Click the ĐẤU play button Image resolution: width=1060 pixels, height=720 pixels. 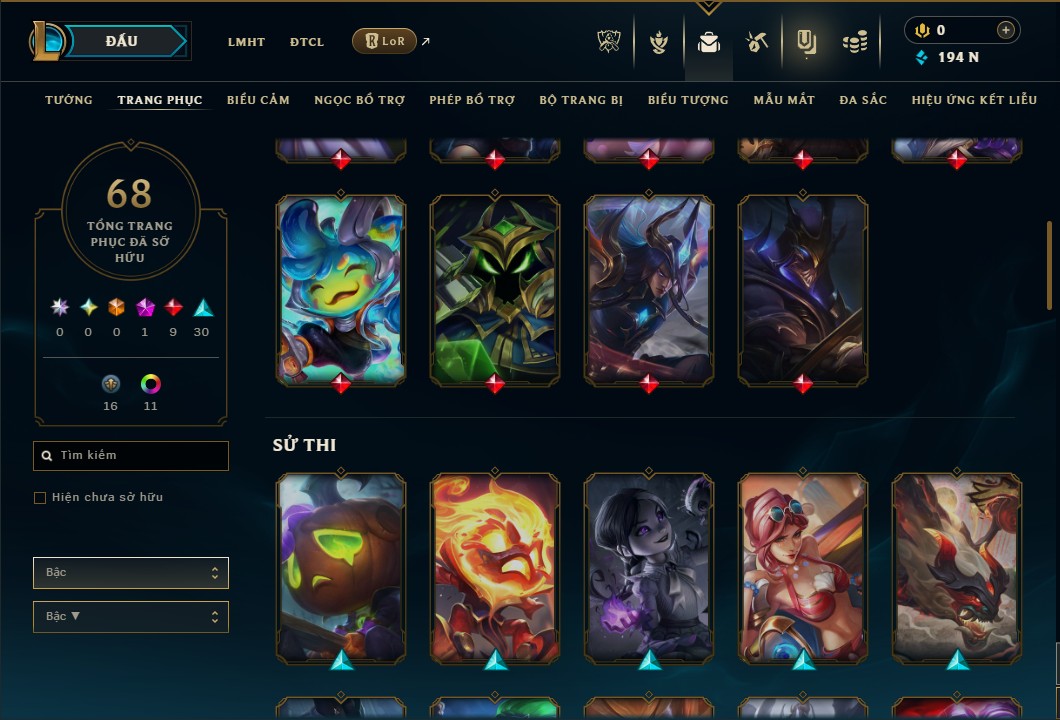(121, 41)
